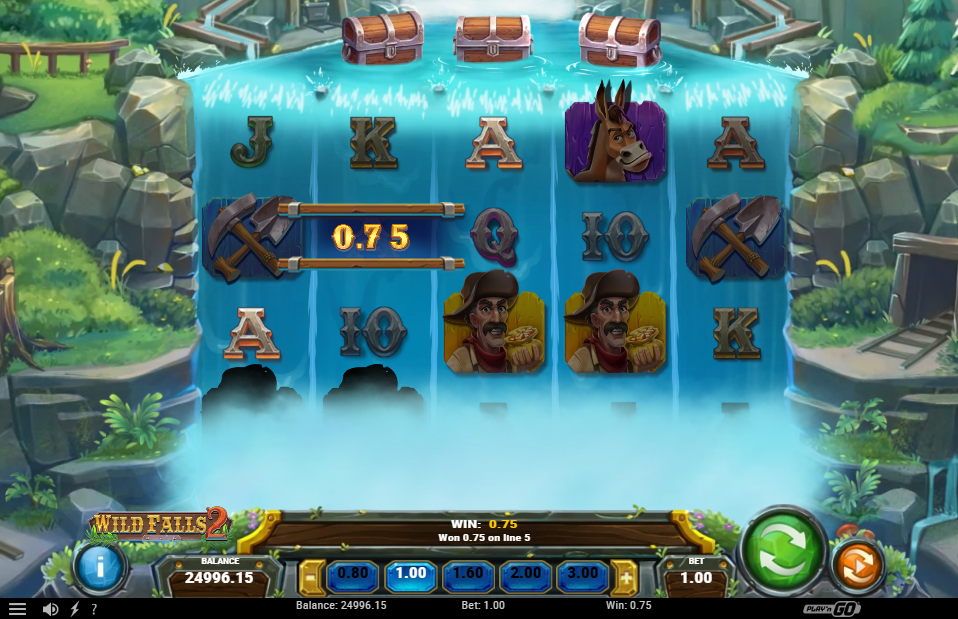Screen dimensions: 958x619
Task: Start autoplay with the orange button
Action: 856,566
